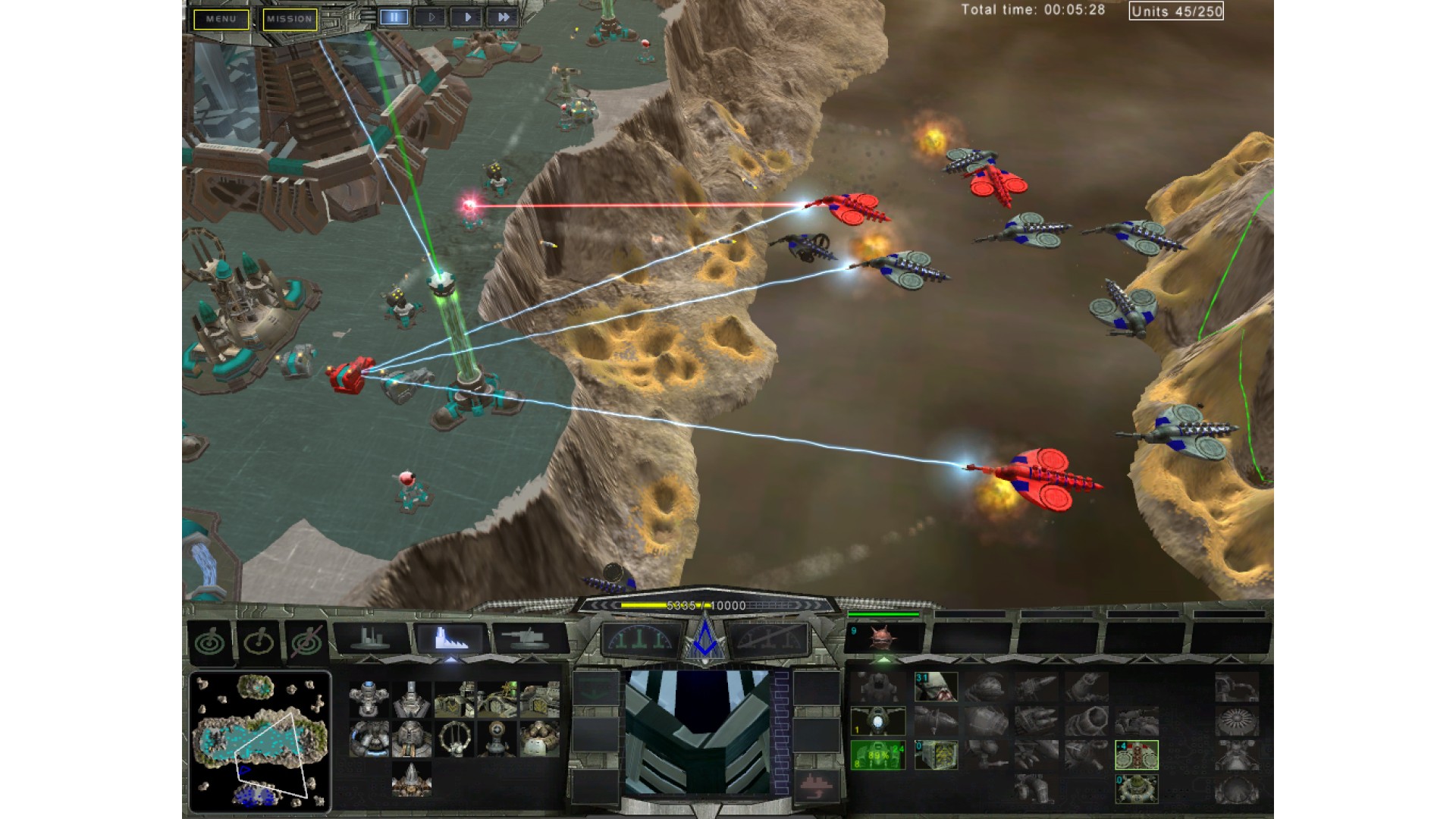Select the glowing-core winged unit icon
Image resolution: width=1456 pixels, height=819 pixels.
(x=878, y=721)
